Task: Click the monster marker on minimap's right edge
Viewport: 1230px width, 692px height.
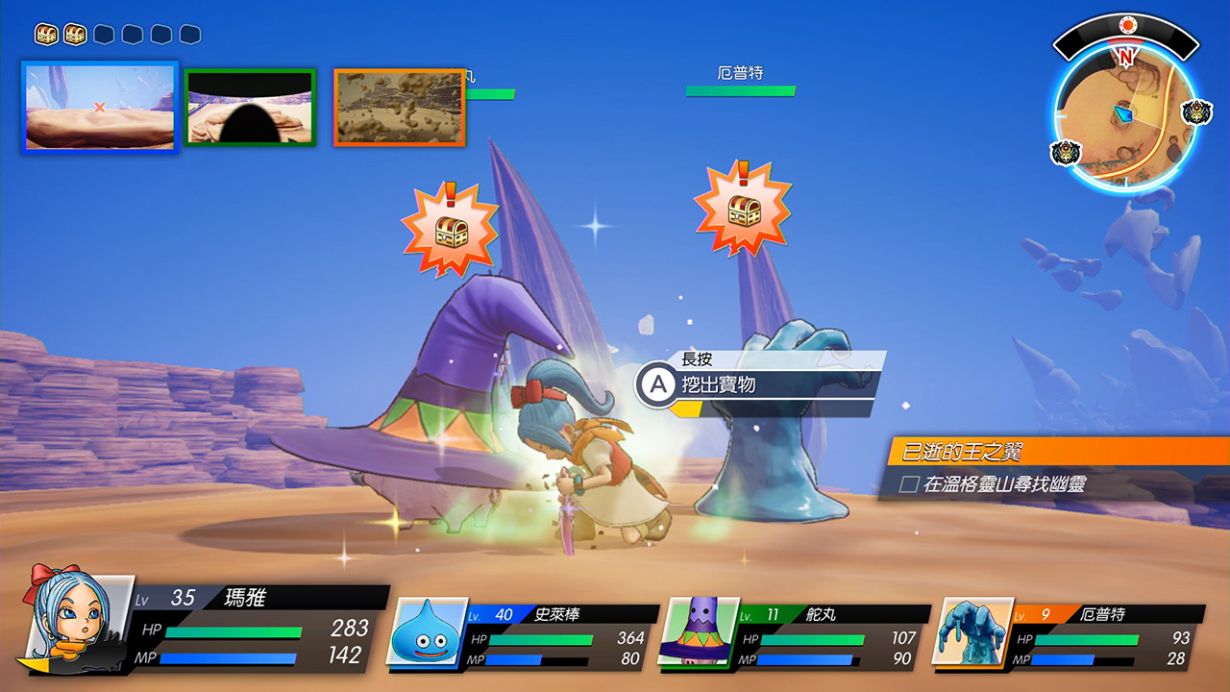Action: [1196, 112]
